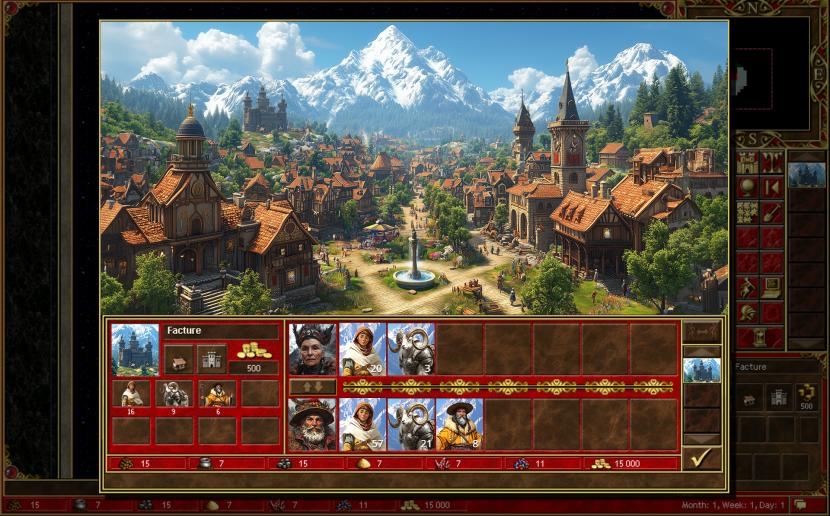Select the garrison hooded unit stack of 20
This screenshot has width=830, height=516.
tap(362, 348)
